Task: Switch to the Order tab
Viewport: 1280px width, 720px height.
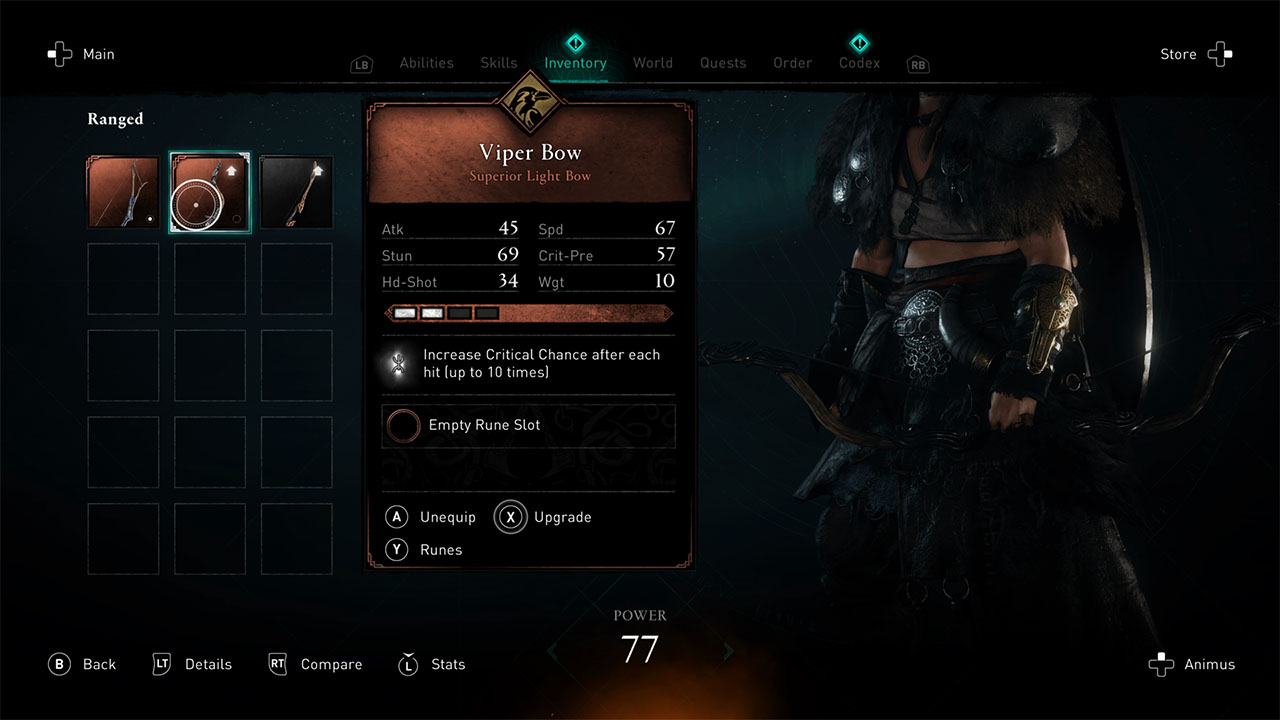Action: 792,63
